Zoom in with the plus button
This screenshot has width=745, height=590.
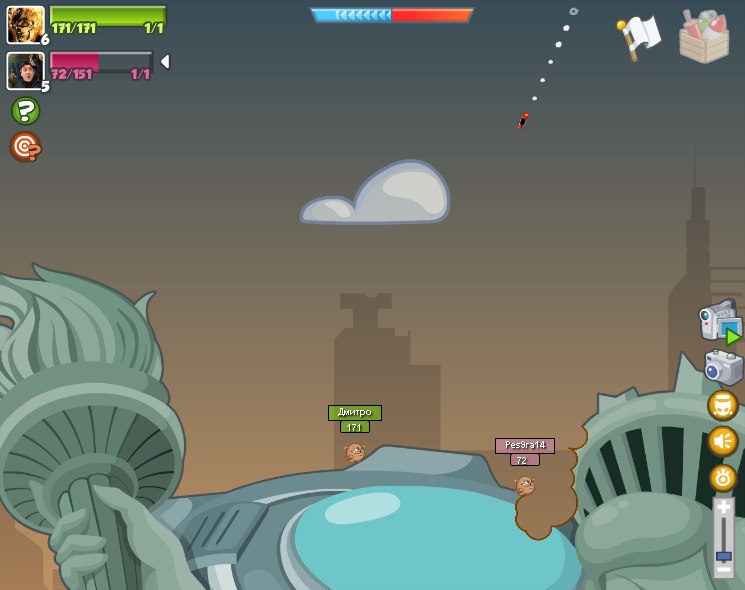[x=723, y=508]
